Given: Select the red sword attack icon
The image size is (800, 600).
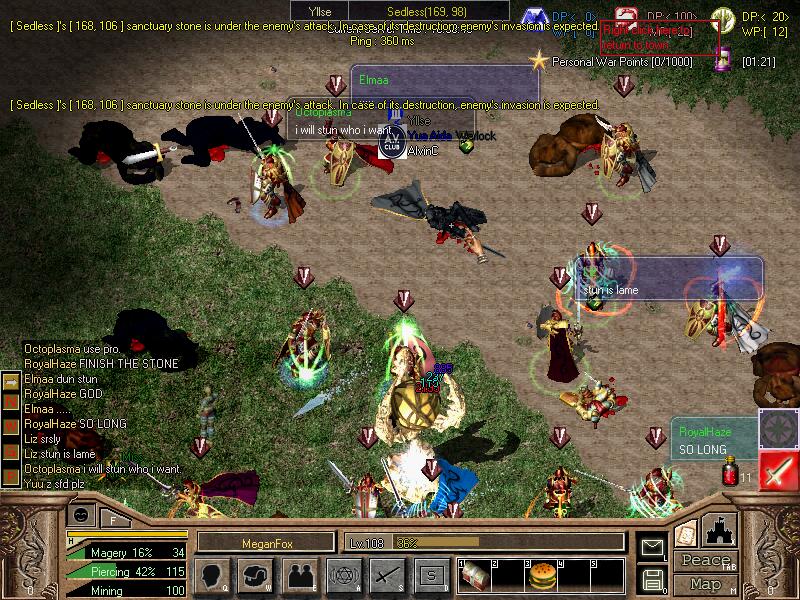Looking at the screenshot, I should pyautogui.click(x=777, y=469).
